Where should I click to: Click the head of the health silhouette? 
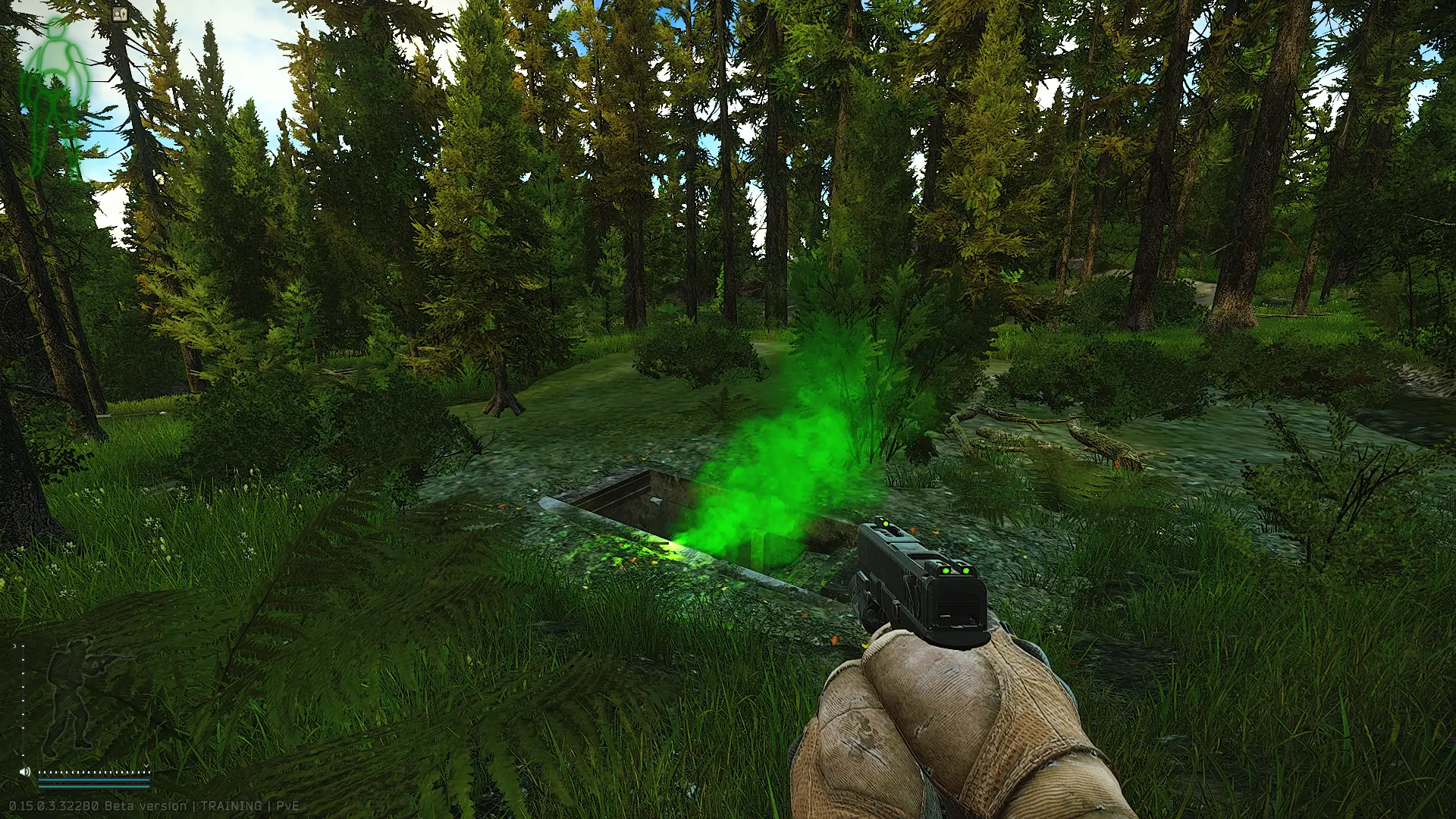point(56,30)
